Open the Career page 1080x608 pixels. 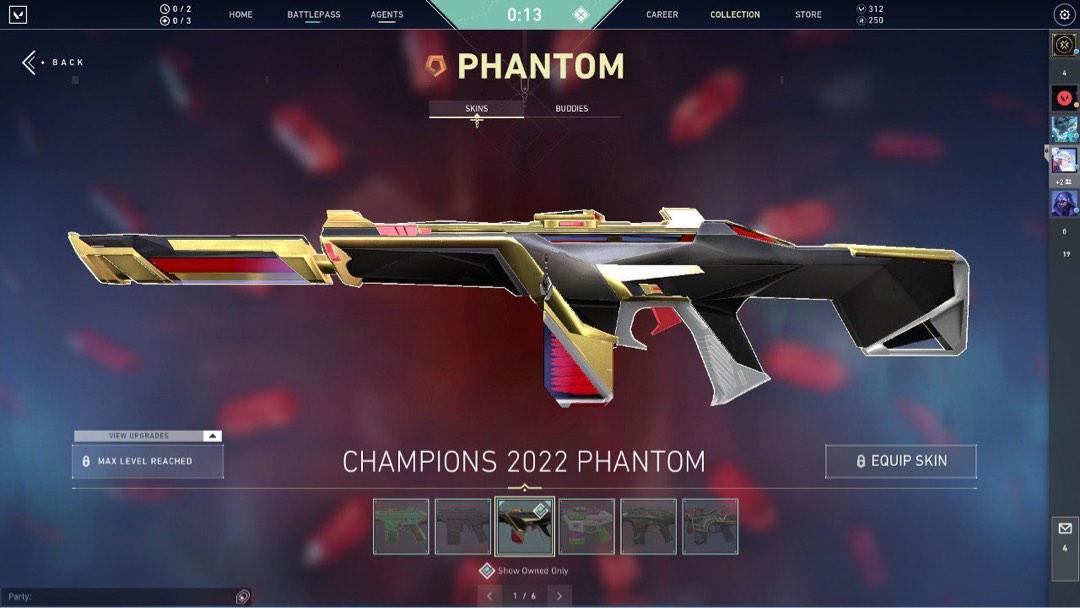click(x=662, y=15)
